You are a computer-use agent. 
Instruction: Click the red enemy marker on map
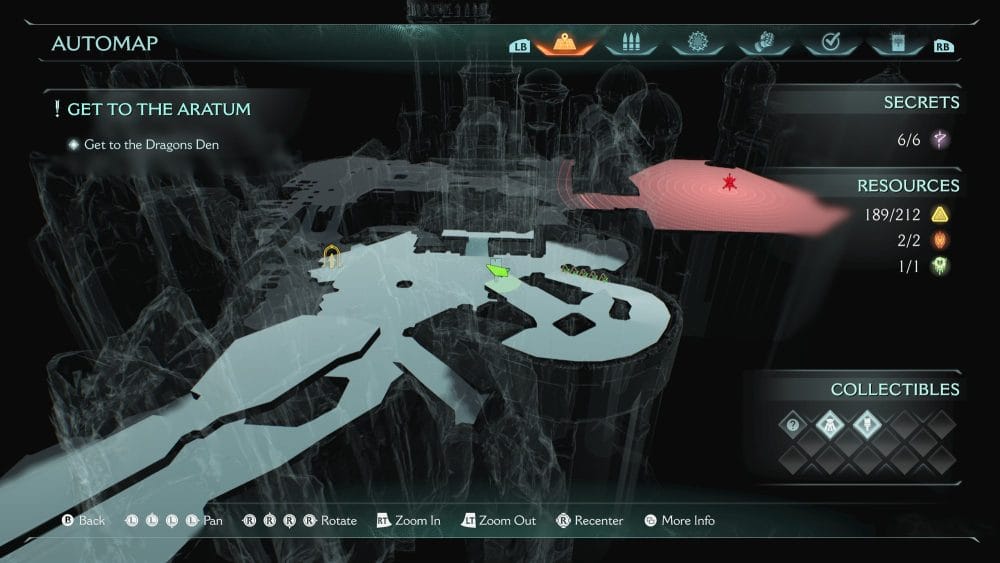[729, 183]
